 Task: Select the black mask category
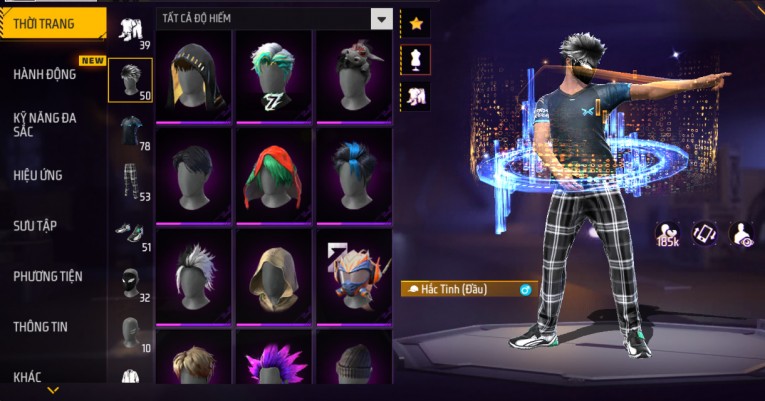click(x=131, y=282)
